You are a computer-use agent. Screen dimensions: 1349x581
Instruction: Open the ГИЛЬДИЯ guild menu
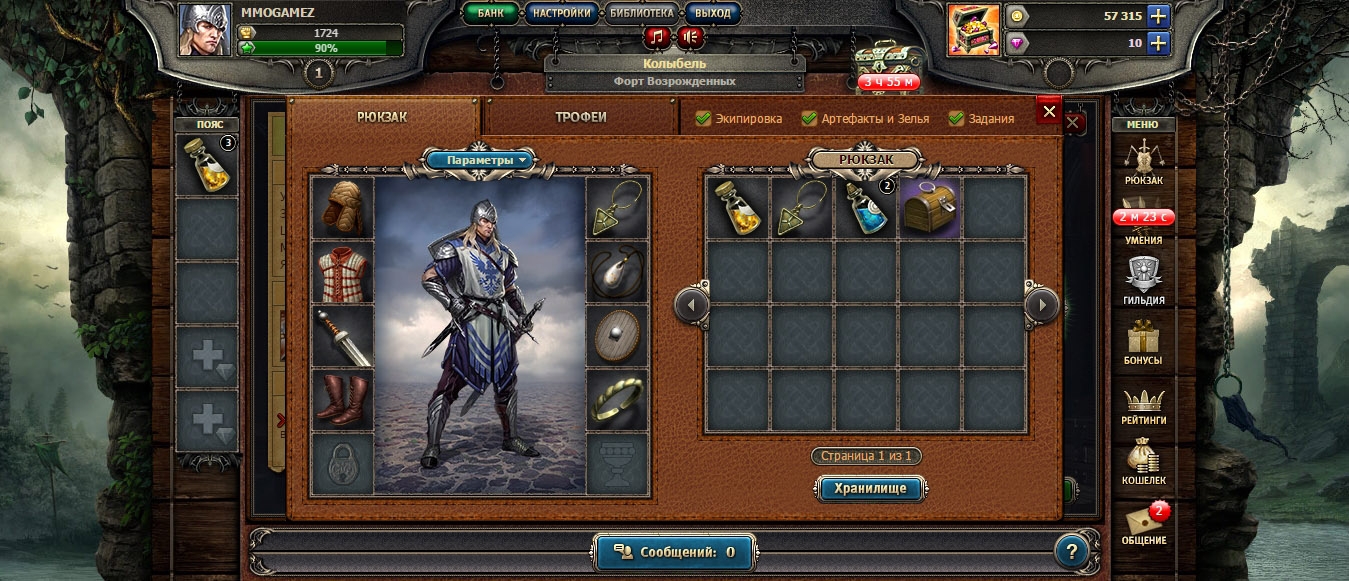tap(1143, 279)
